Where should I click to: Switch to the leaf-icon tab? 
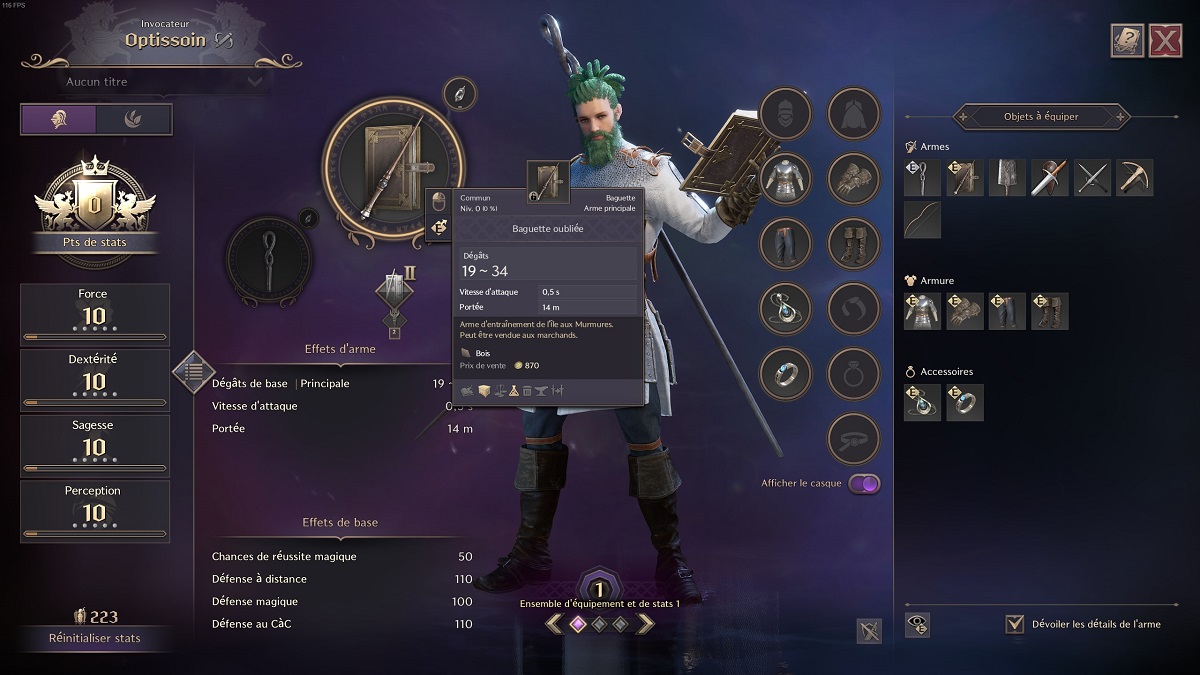(x=134, y=119)
